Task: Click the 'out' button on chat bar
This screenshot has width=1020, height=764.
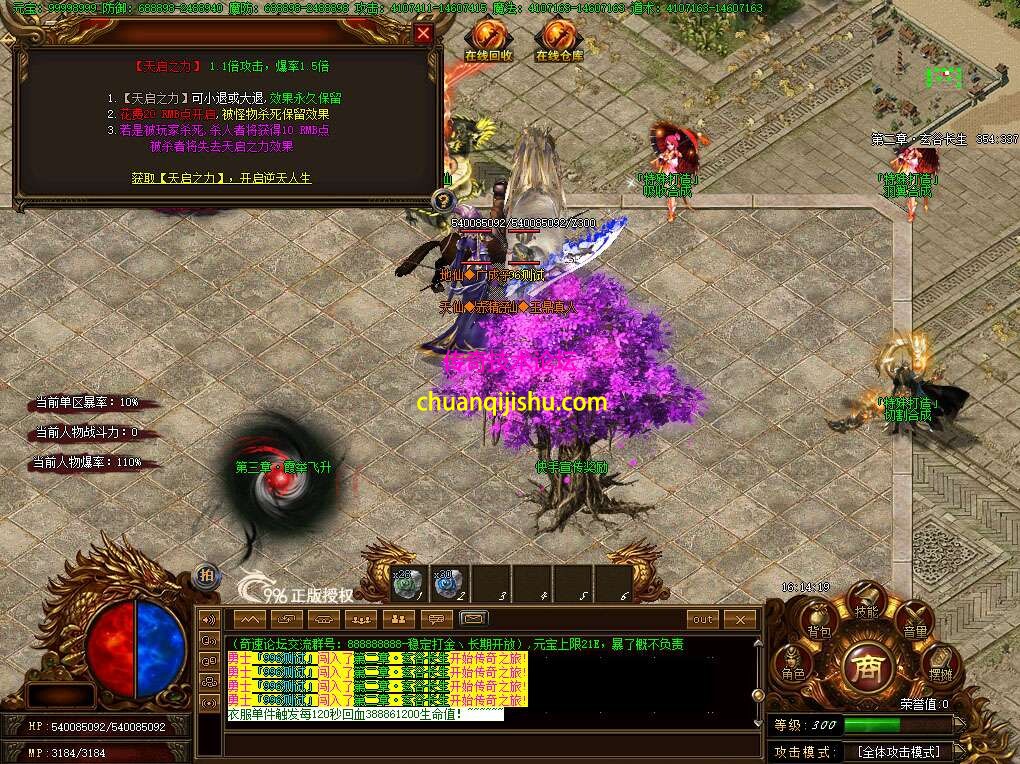Action: pyautogui.click(x=703, y=620)
